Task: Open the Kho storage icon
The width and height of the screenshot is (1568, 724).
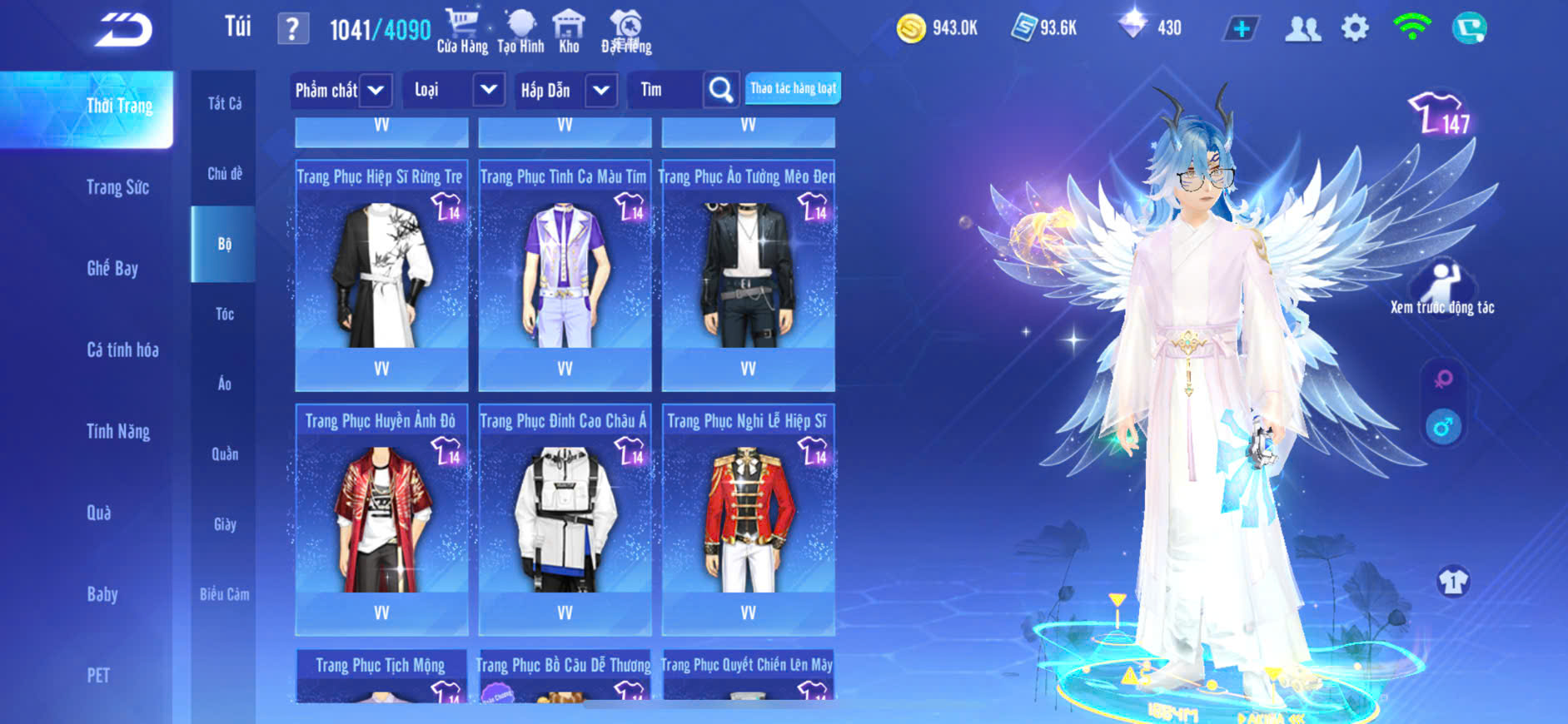Action: pyautogui.click(x=569, y=31)
